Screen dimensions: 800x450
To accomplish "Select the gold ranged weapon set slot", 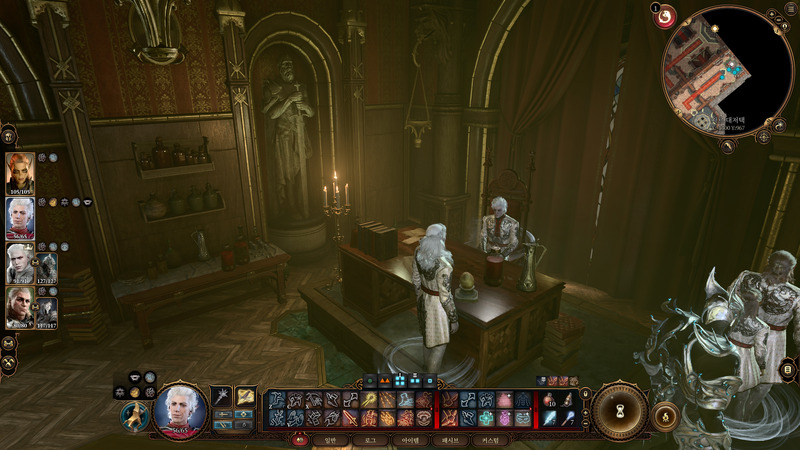I will 246,398.
